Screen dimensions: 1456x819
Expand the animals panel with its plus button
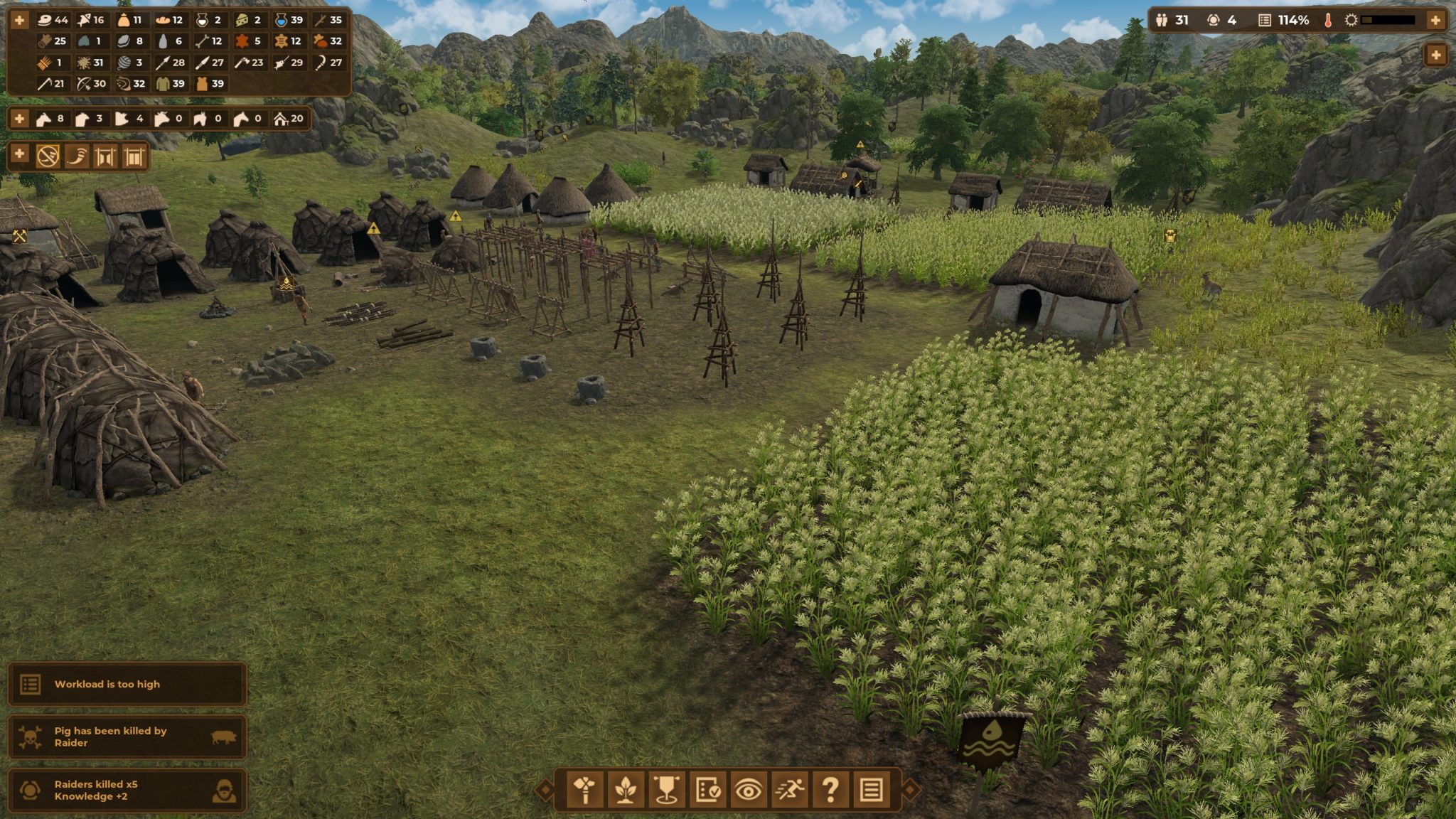(x=19, y=119)
